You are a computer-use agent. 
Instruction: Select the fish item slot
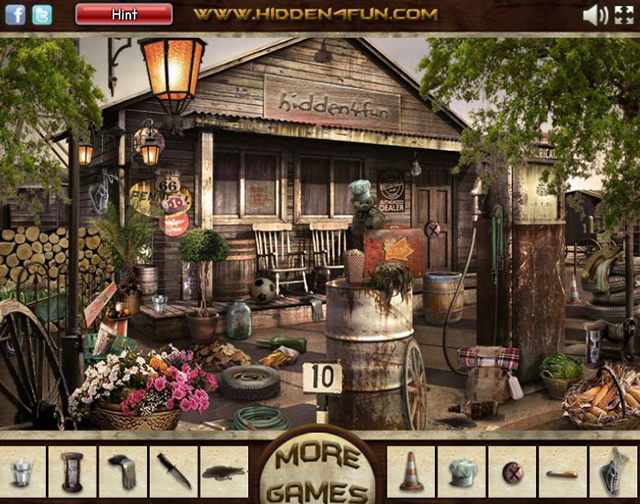223,471
